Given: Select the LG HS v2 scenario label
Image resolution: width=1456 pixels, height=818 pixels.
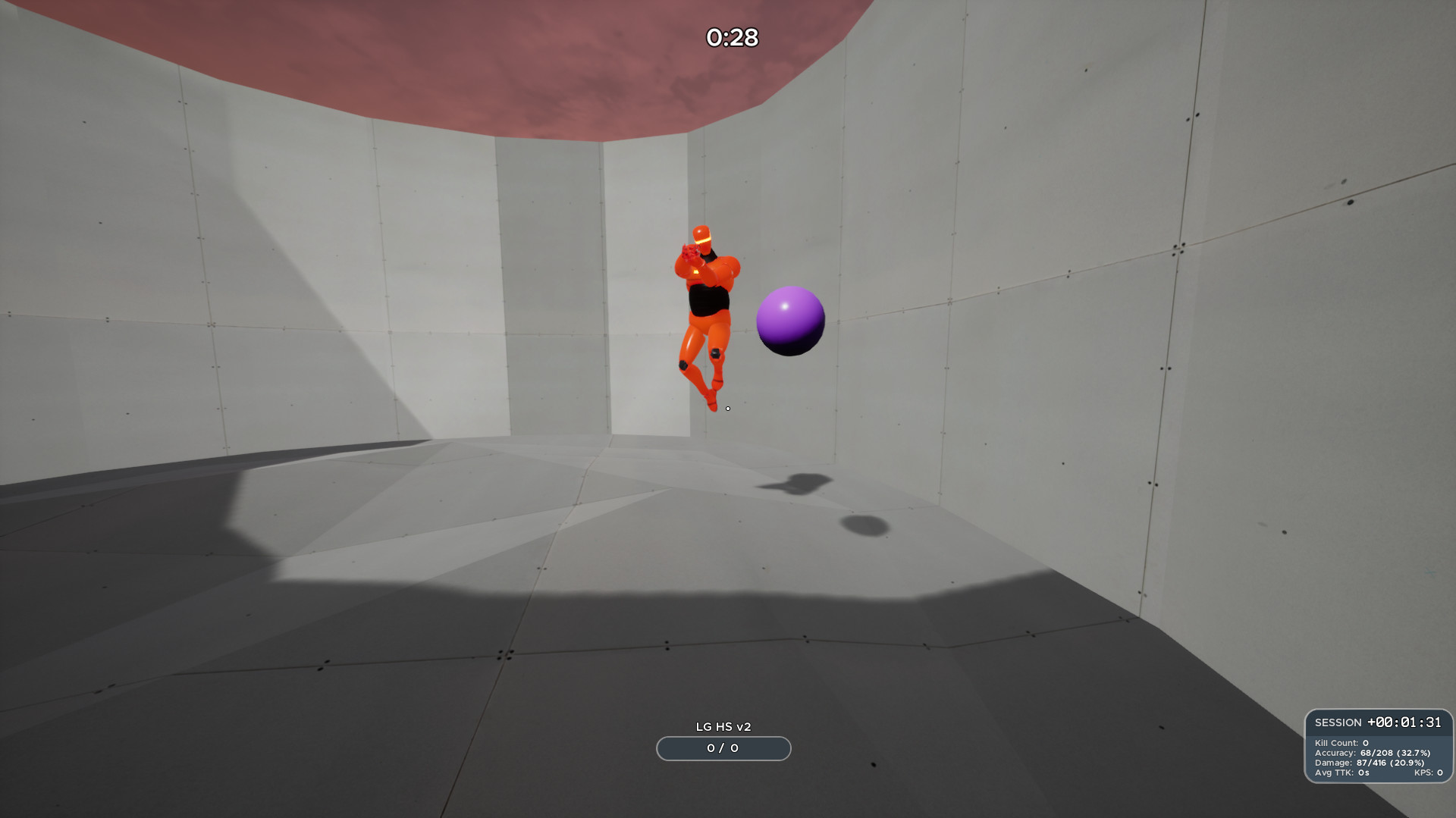Looking at the screenshot, I should 723,725.
